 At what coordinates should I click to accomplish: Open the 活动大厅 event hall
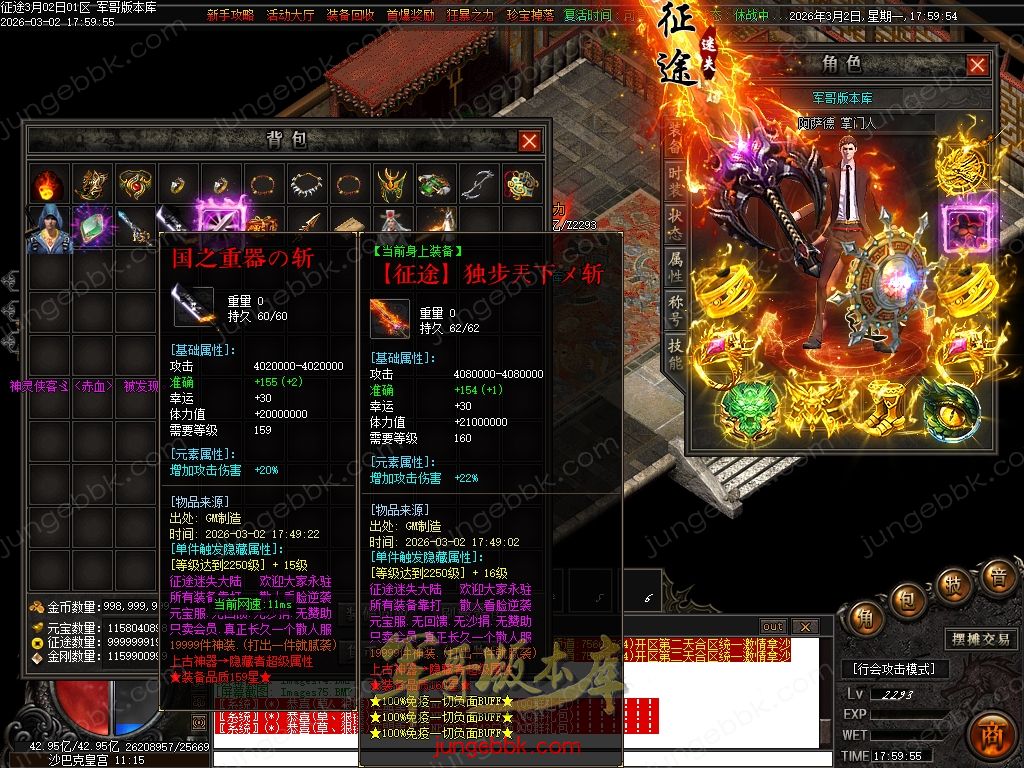tap(291, 16)
